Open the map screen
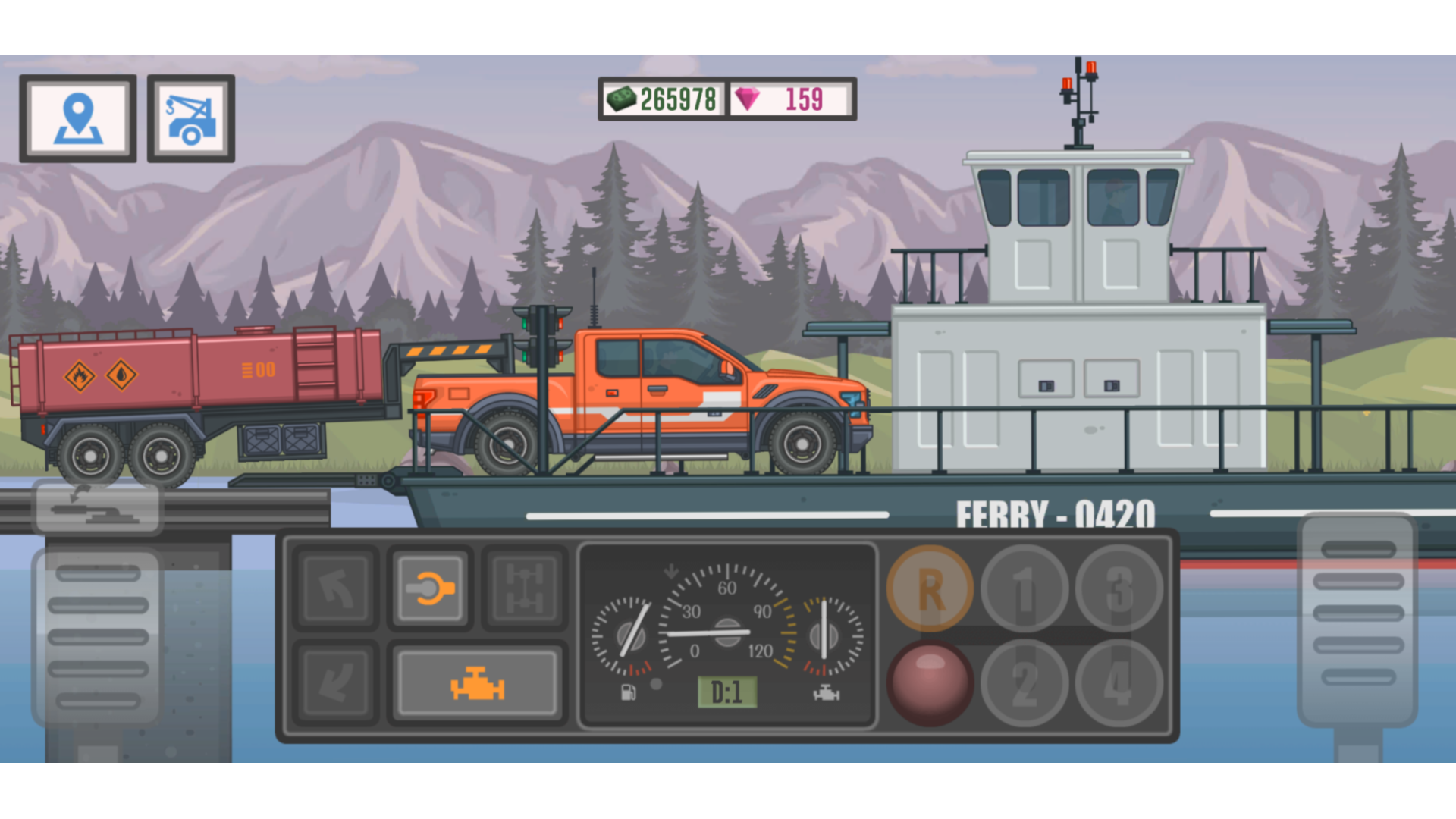This screenshot has width=1456, height=819. pos(78,118)
